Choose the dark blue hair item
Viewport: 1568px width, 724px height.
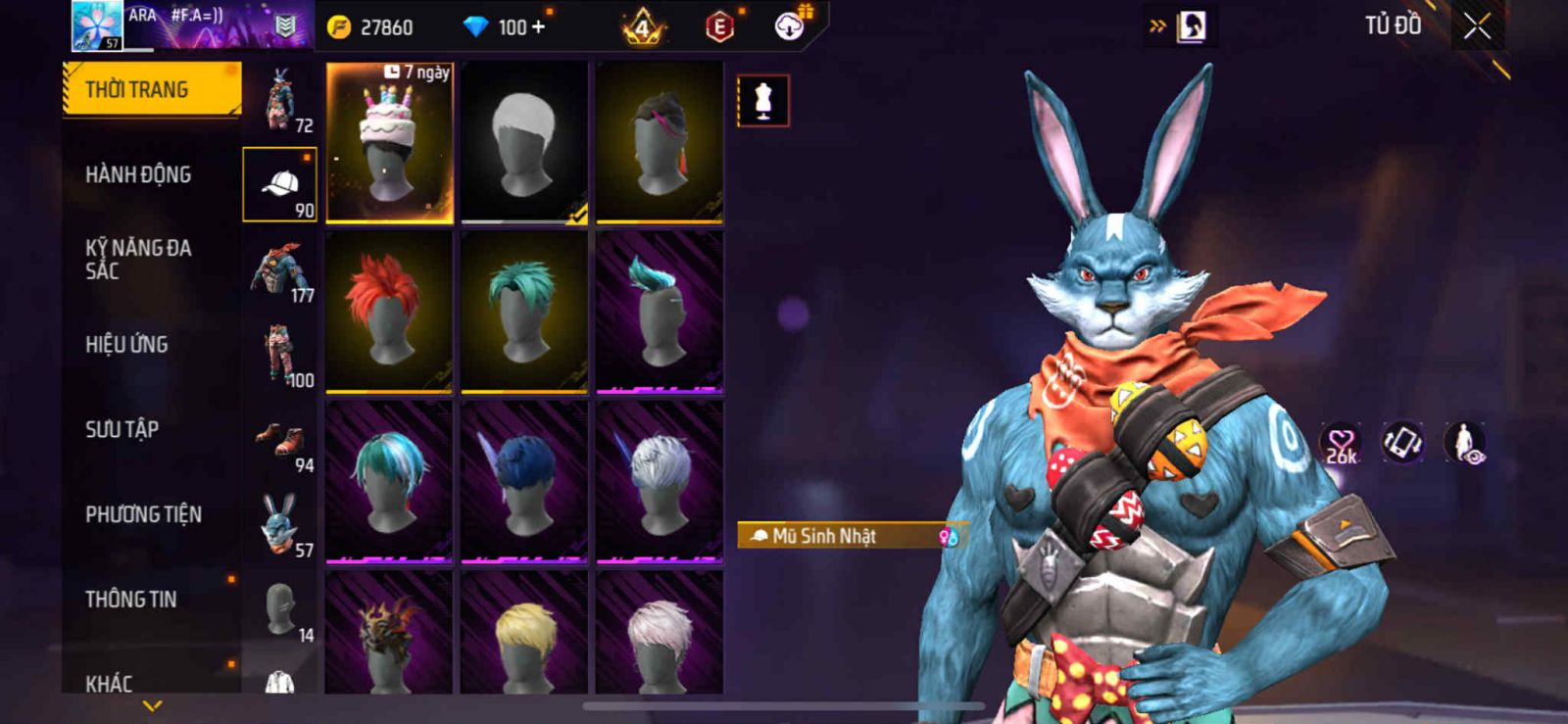tap(524, 482)
